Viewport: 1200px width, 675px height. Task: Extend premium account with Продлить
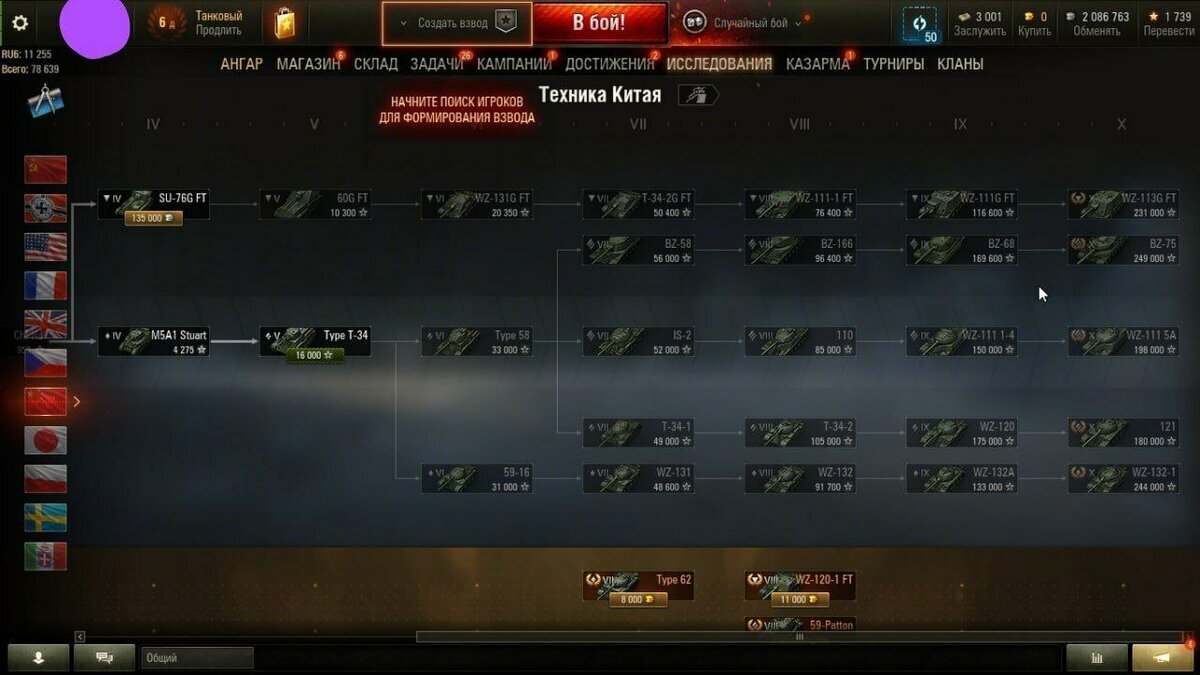[218, 31]
